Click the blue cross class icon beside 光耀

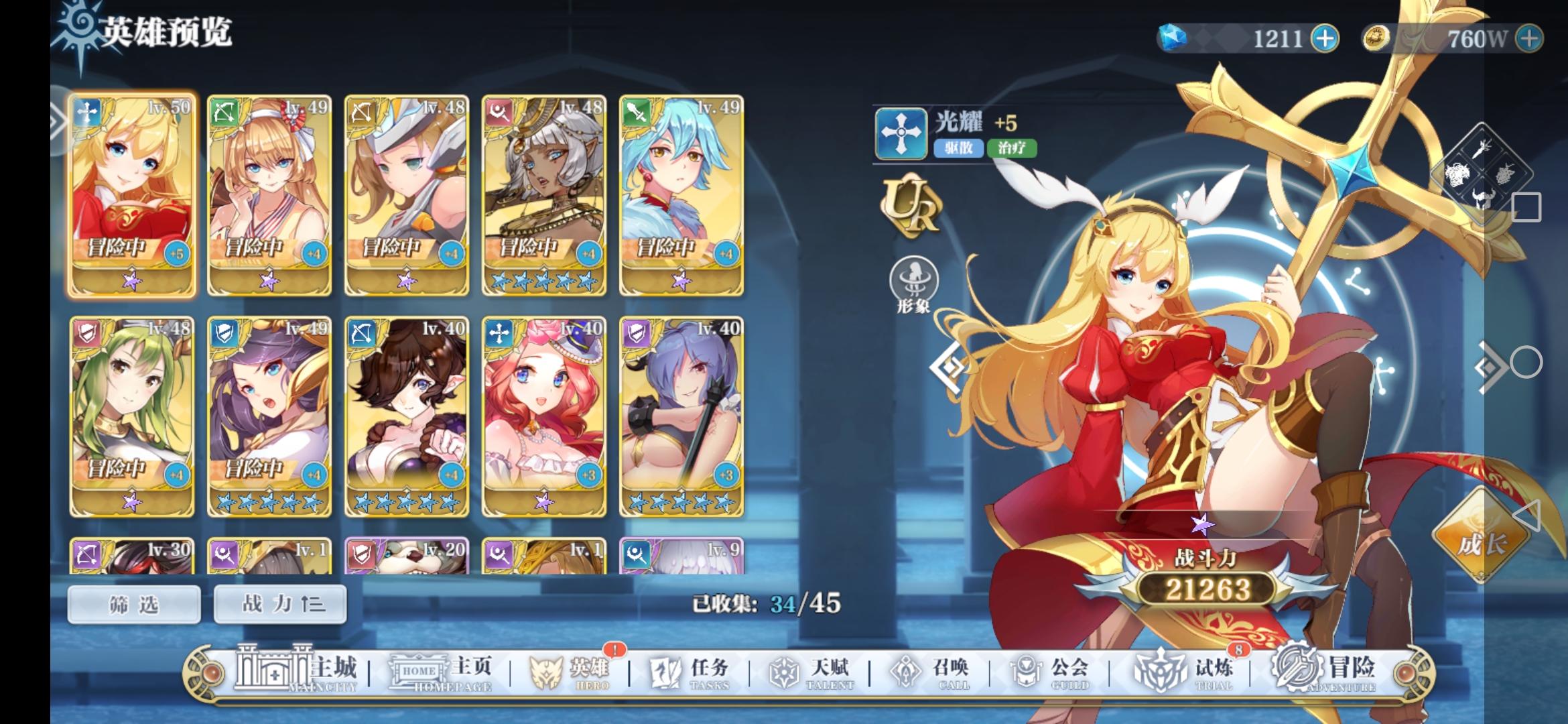(x=901, y=133)
